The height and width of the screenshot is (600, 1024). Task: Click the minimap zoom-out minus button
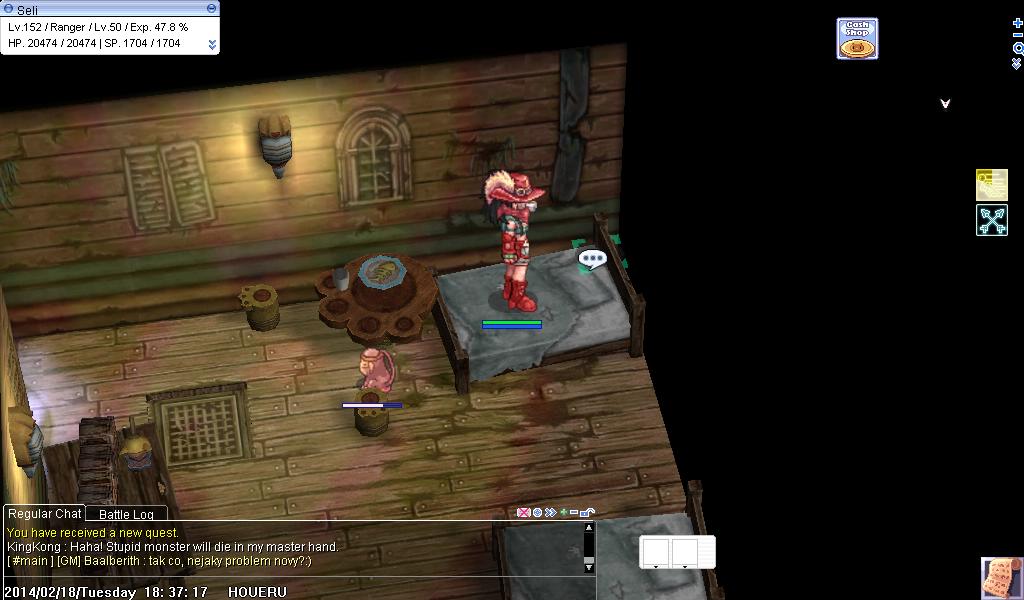coord(1018,36)
